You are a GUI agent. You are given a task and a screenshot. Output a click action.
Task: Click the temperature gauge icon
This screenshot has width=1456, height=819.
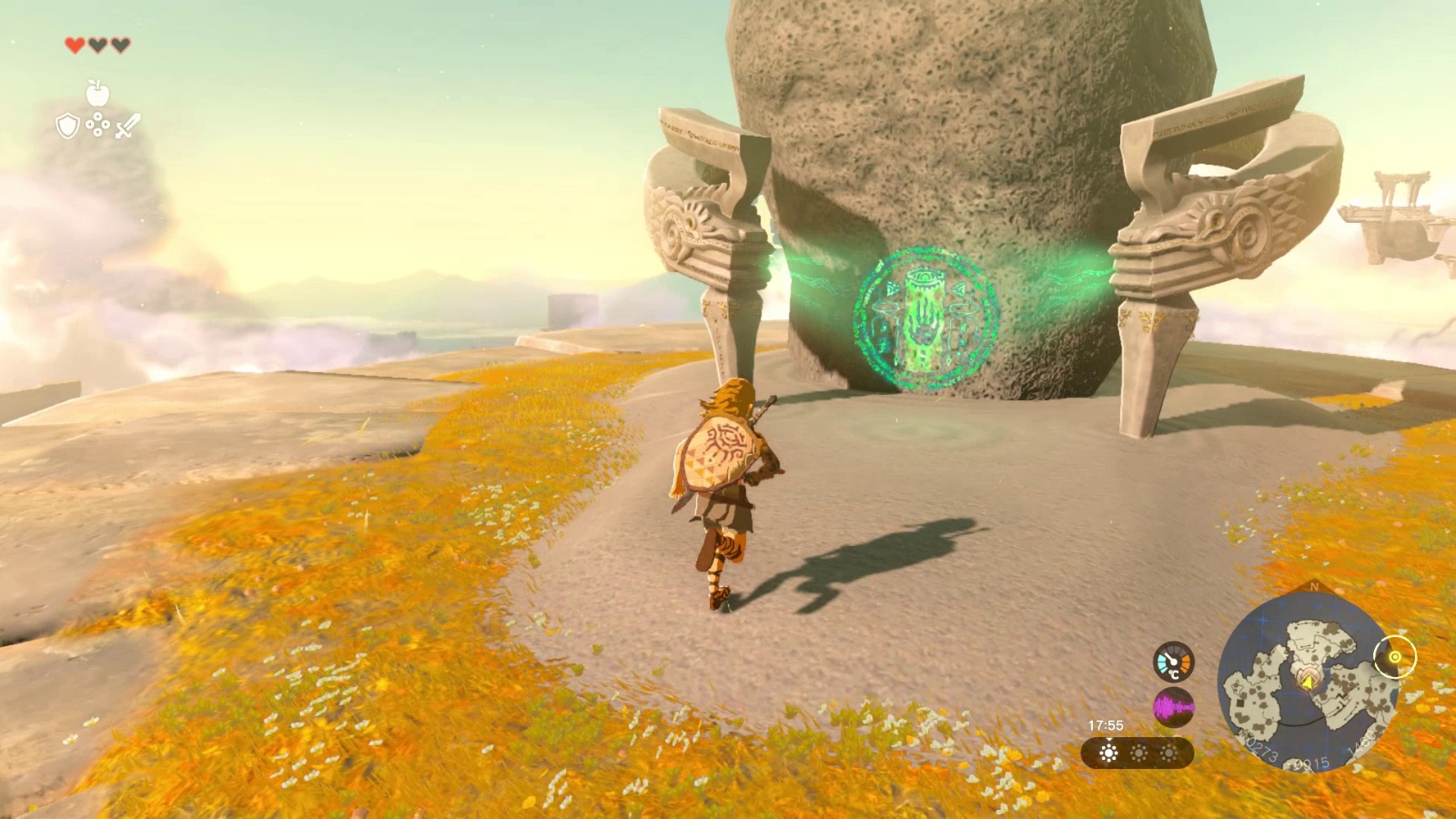[x=1174, y=662]
